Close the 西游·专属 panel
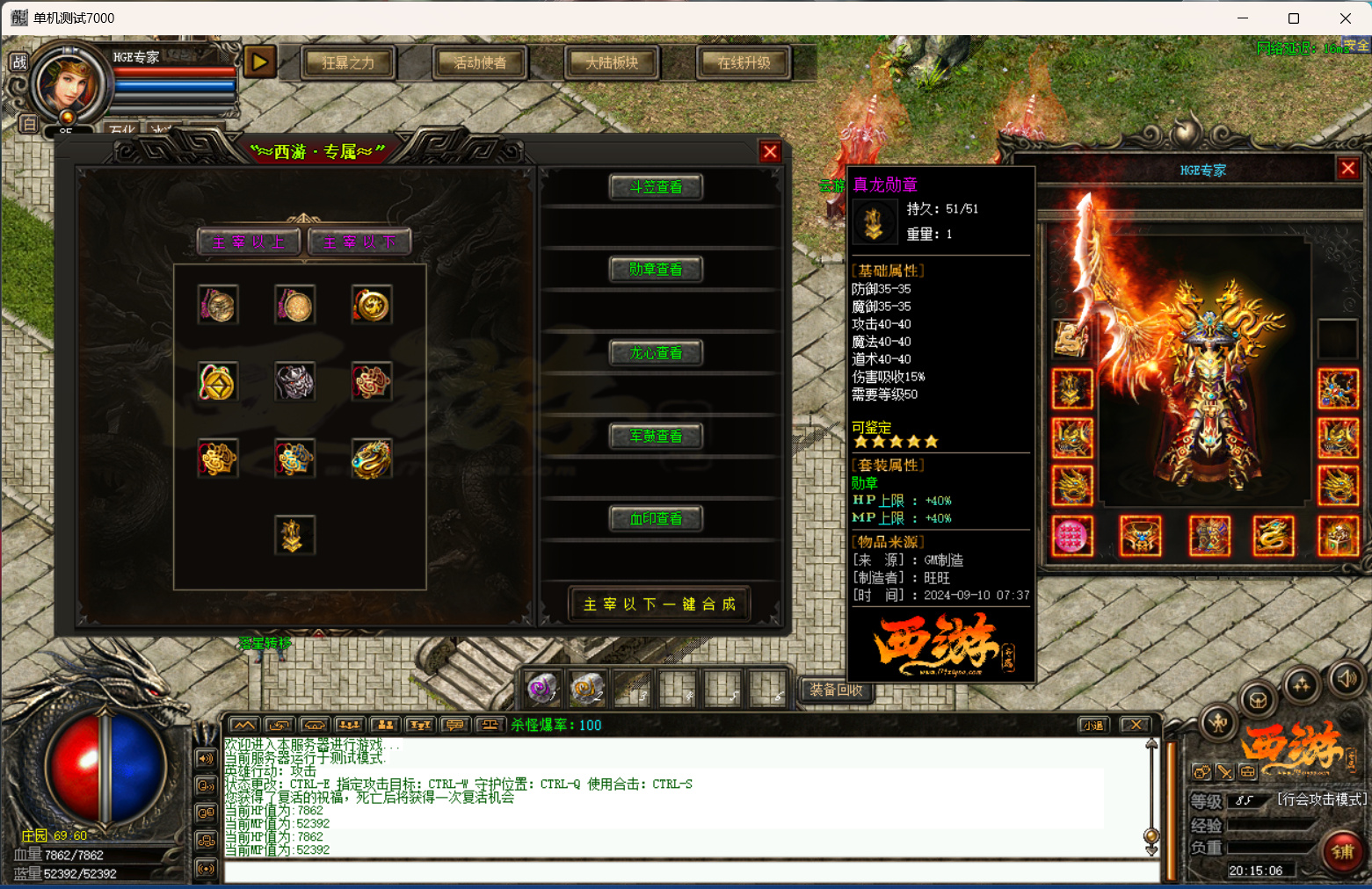1372x889 pixels. tap(770, 152)
